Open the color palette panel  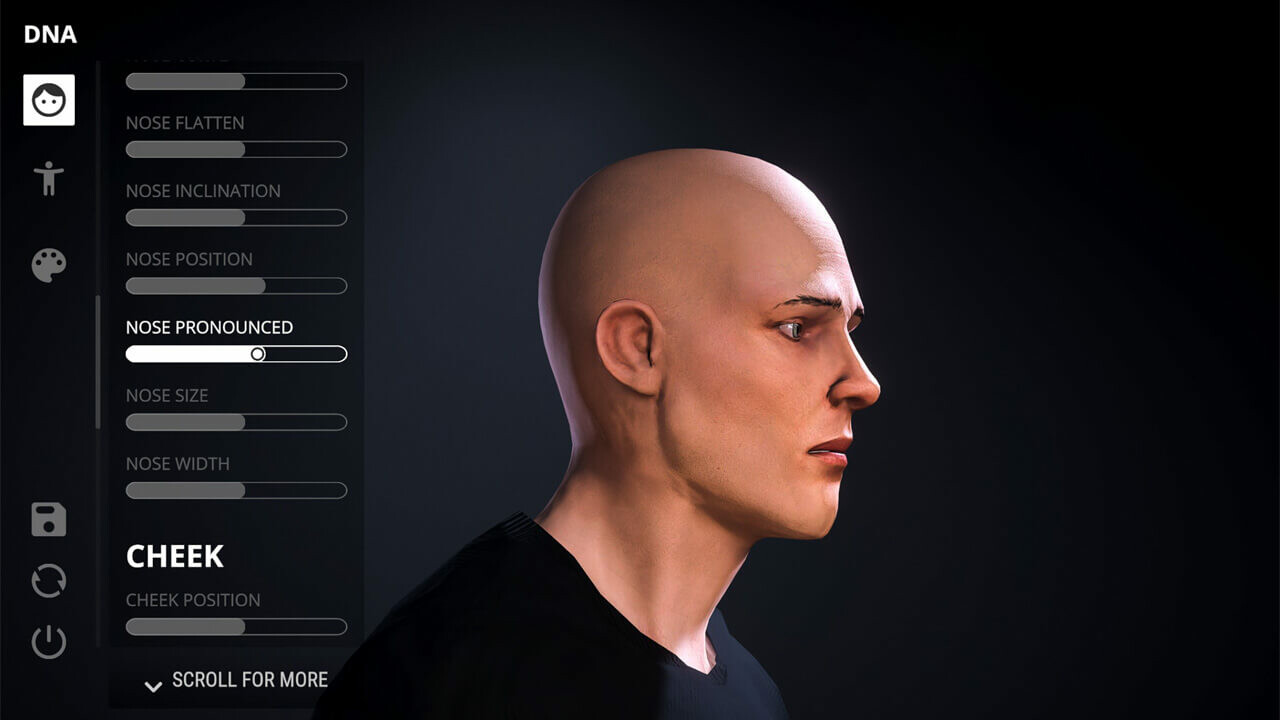coord(49,263)
